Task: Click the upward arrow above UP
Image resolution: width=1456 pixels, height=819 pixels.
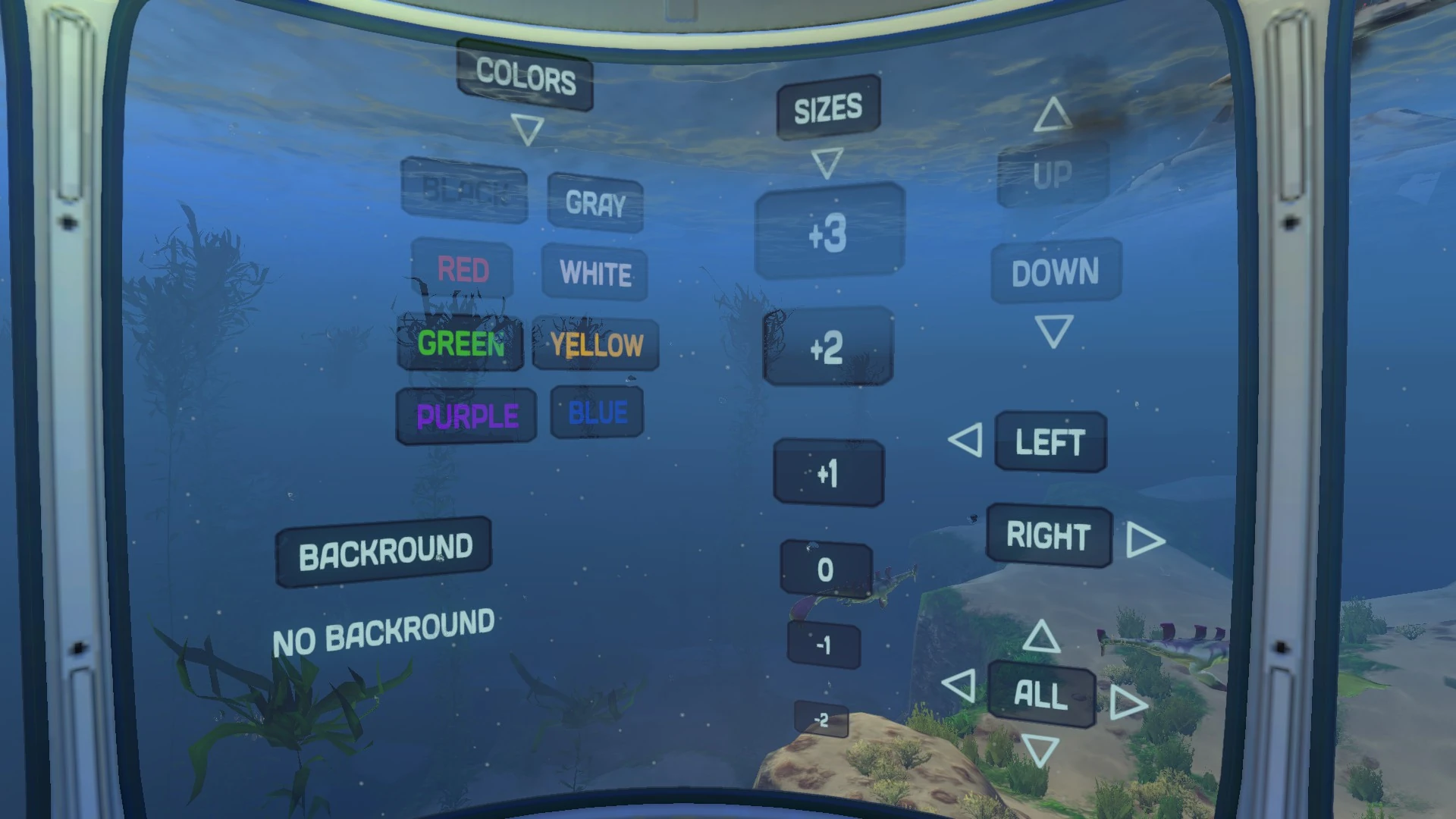Action: (x=1053, y=115)
